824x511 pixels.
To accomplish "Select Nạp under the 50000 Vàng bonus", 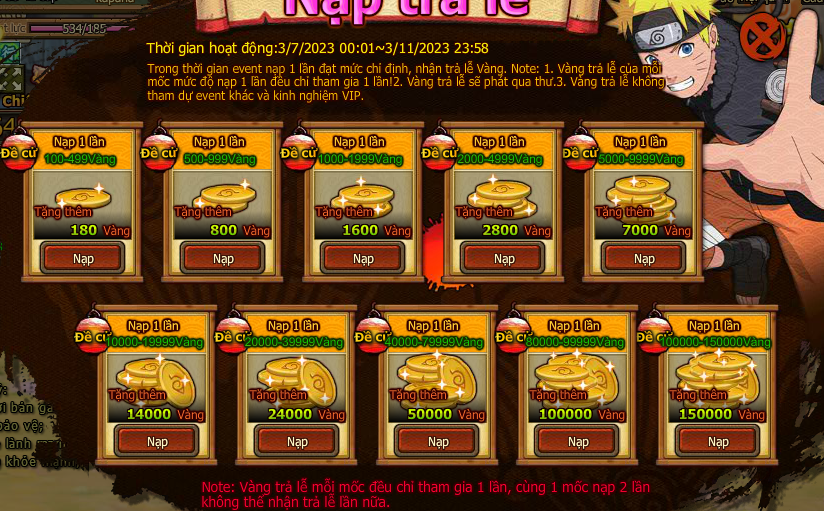I will (x=437, y=441).
